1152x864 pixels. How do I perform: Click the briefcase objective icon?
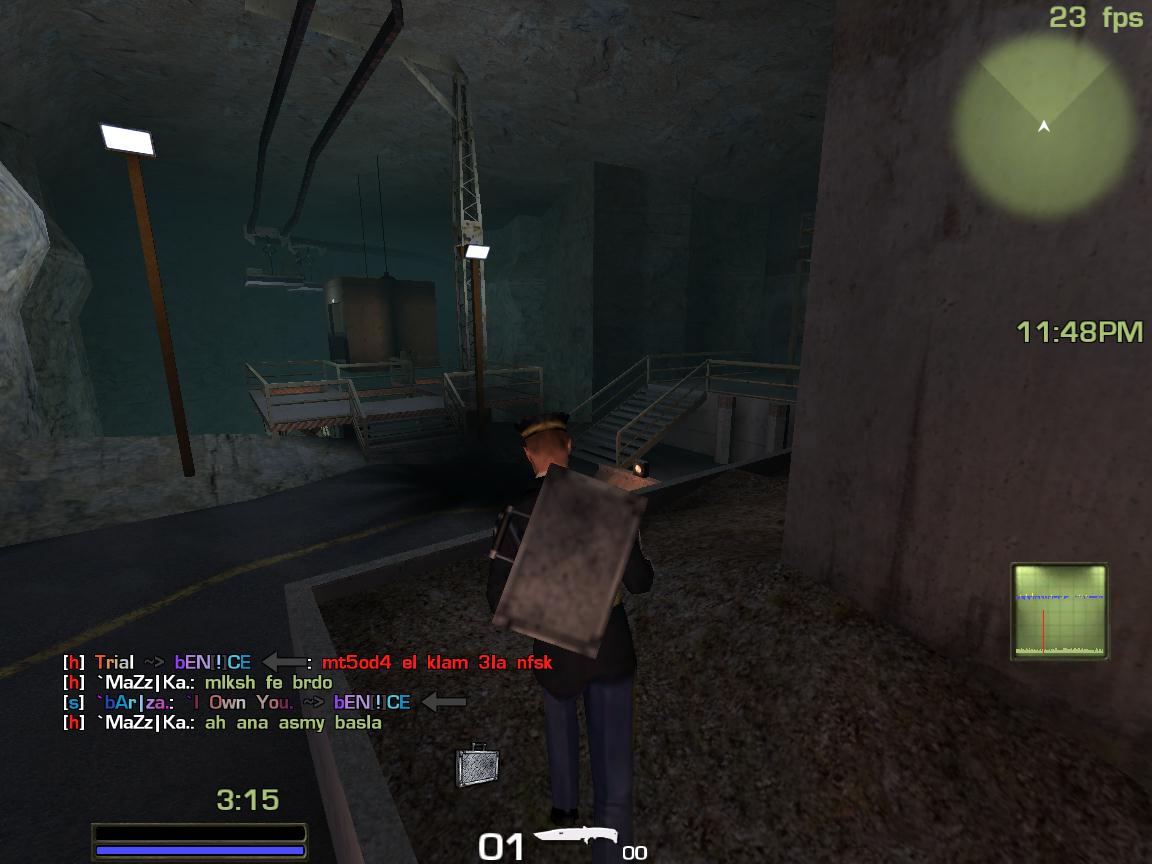click(x=476, y=765)
